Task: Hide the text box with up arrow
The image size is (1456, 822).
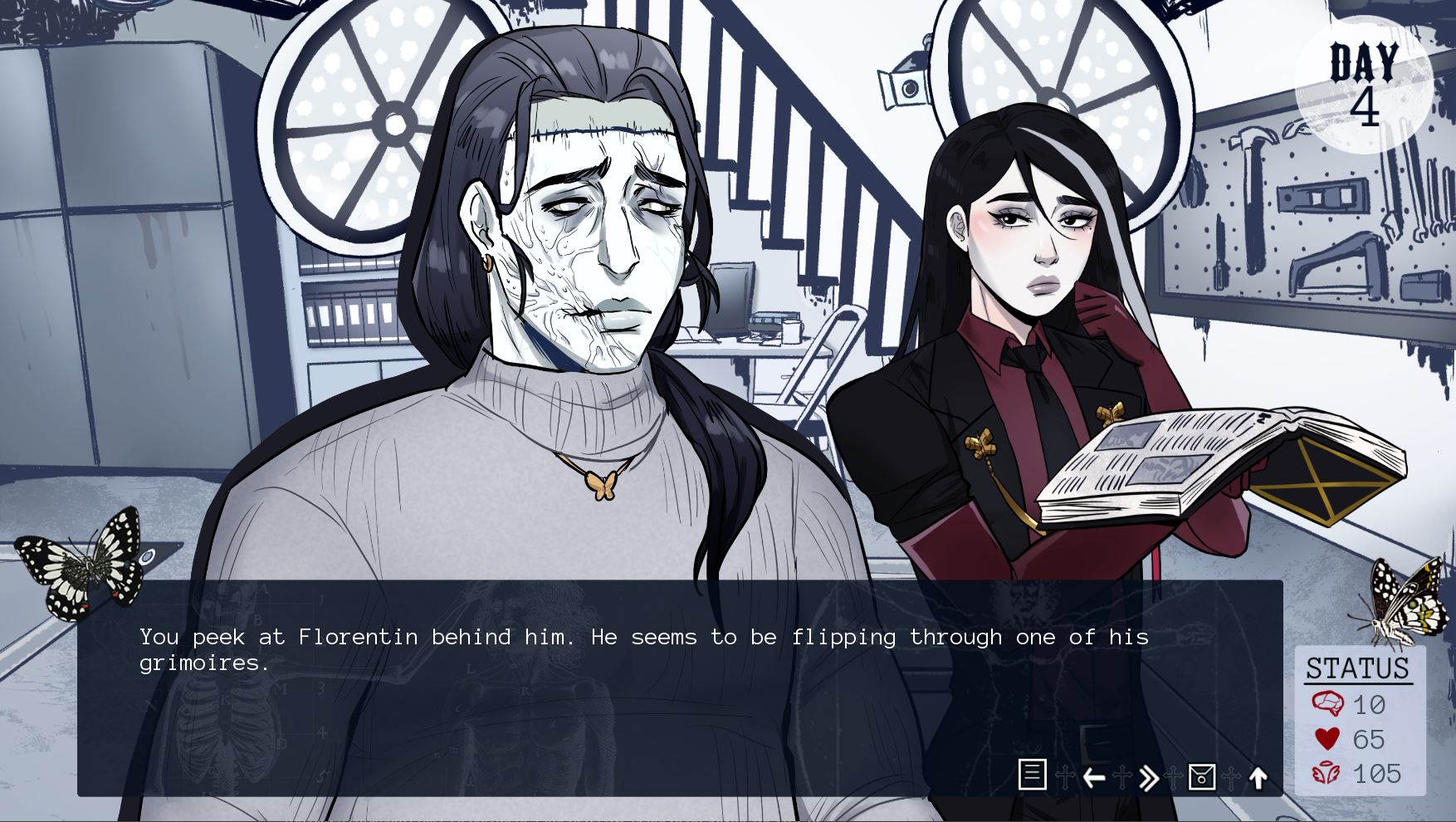Action: point(1258,778)
